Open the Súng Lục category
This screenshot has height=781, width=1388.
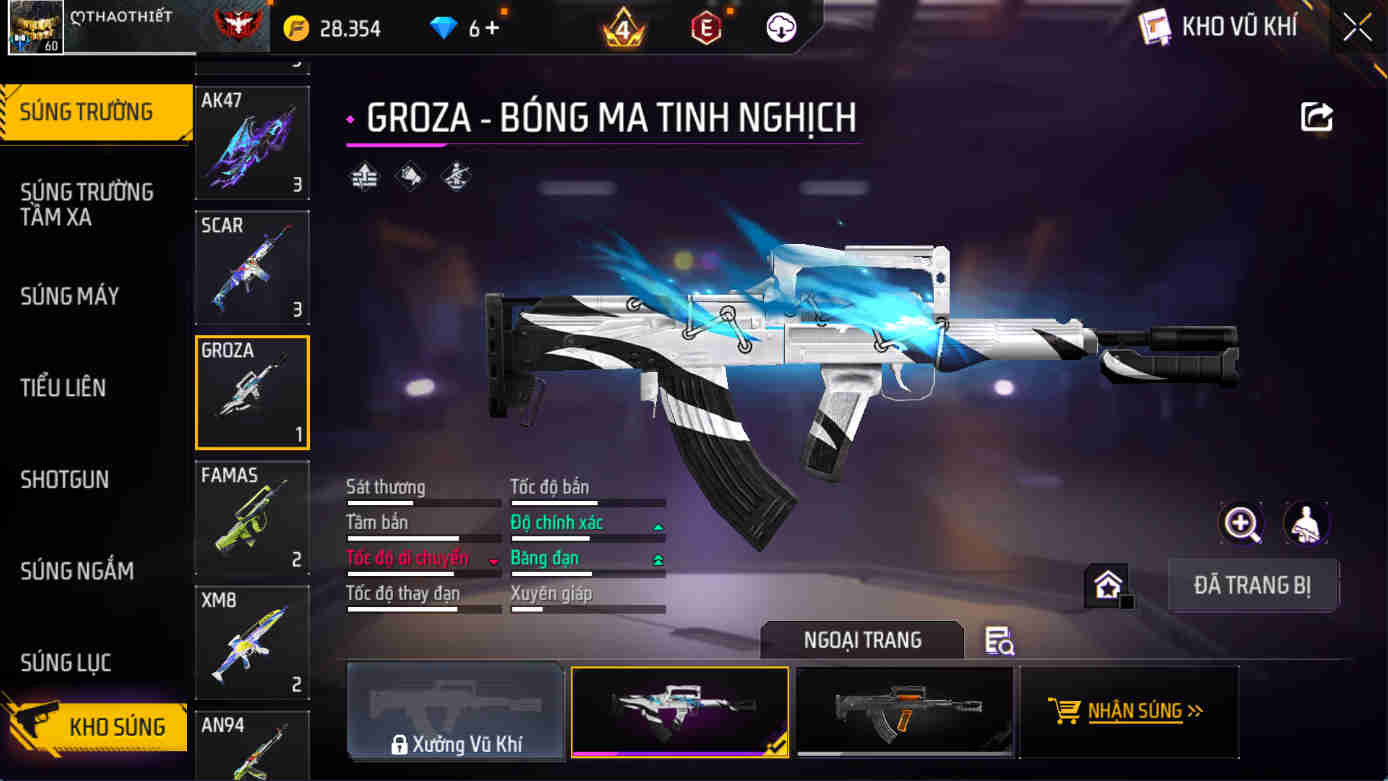coord(66,663)
